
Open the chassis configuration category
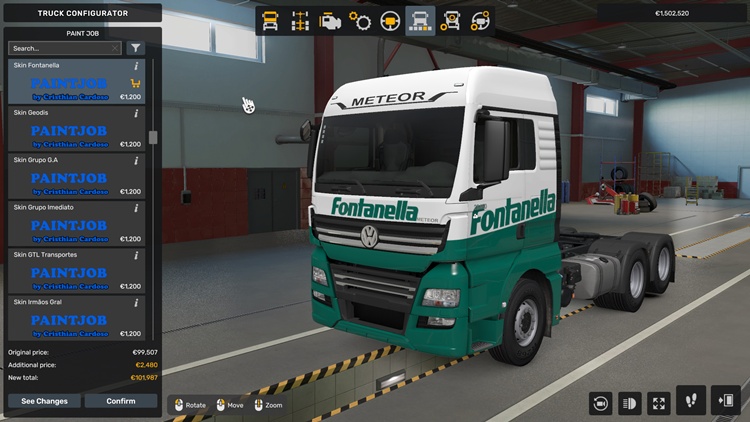(300, 20)
